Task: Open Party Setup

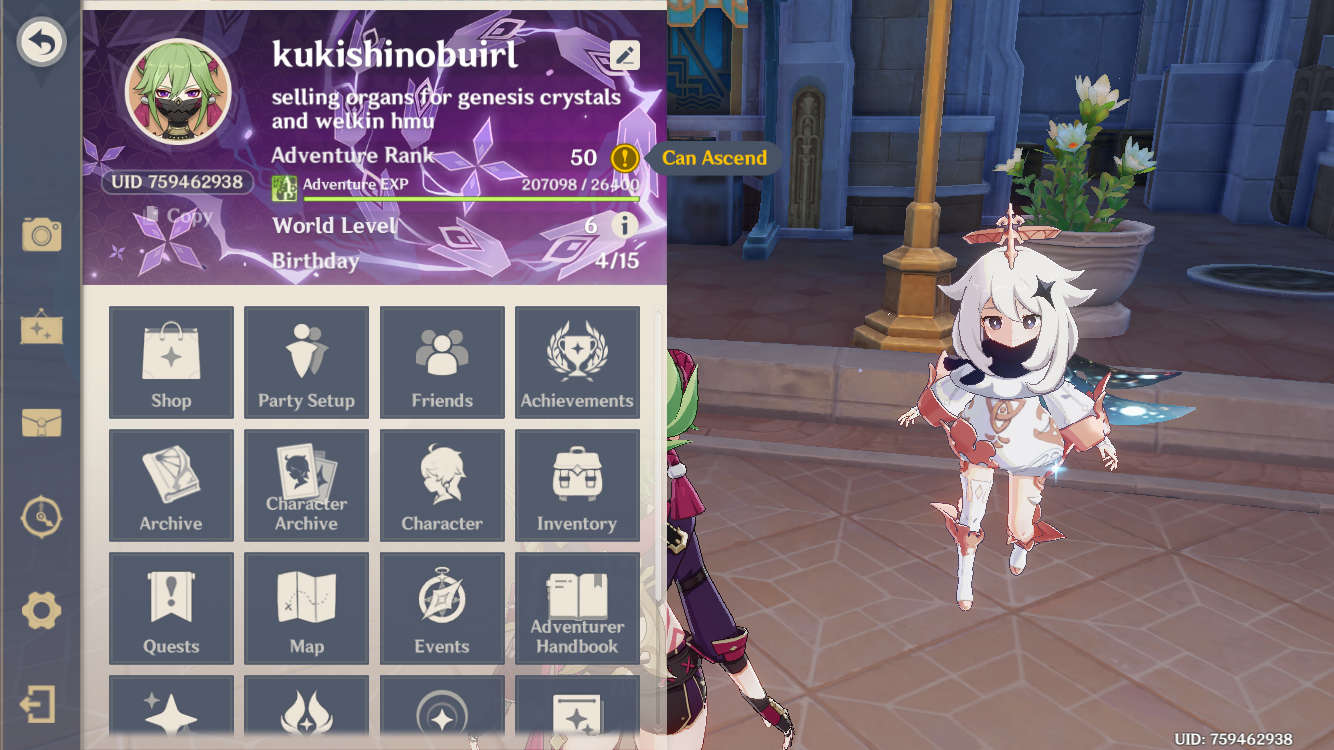Action: (306, 362)
